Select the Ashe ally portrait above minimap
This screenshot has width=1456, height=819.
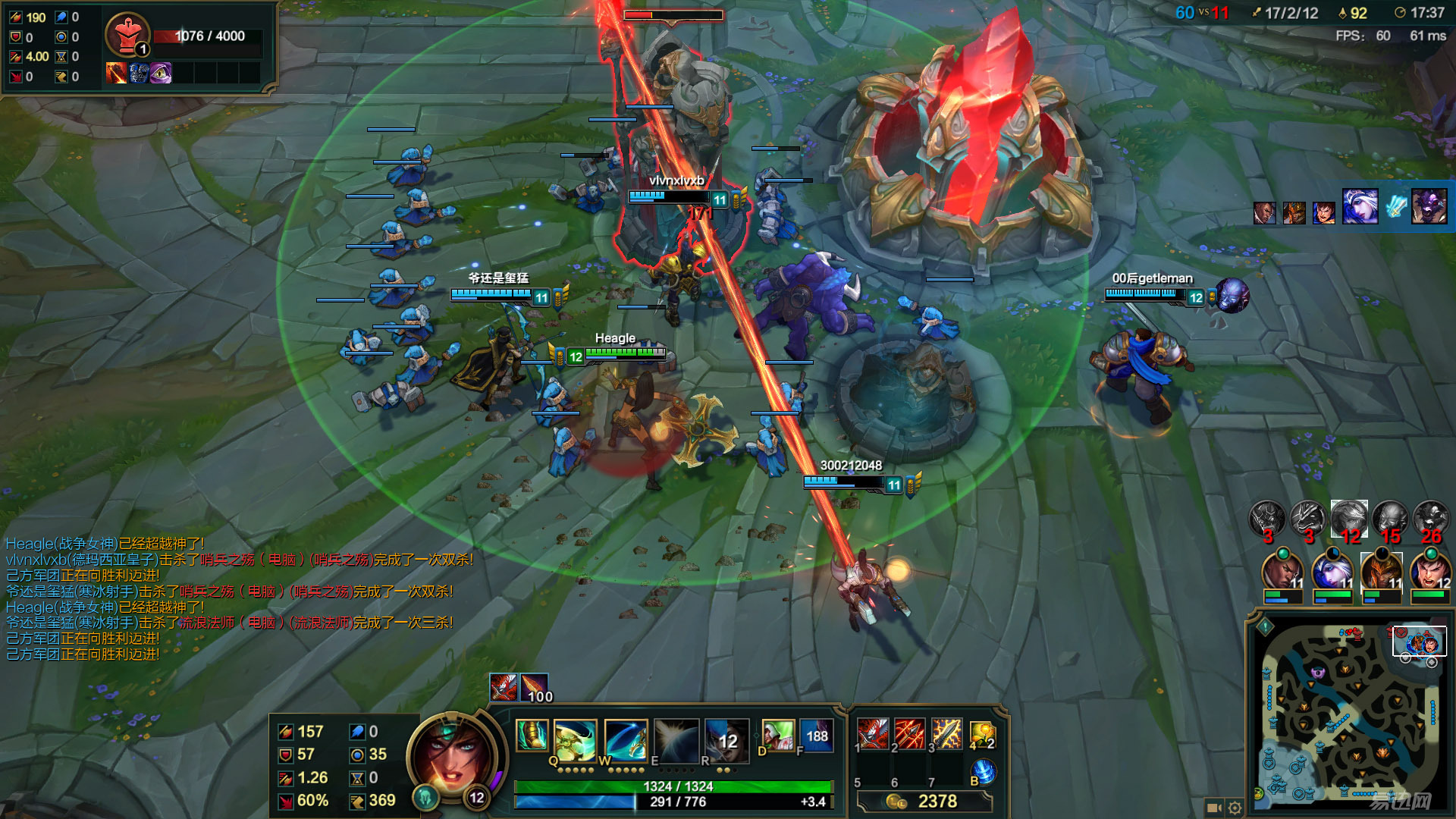tap(1332, 573)
